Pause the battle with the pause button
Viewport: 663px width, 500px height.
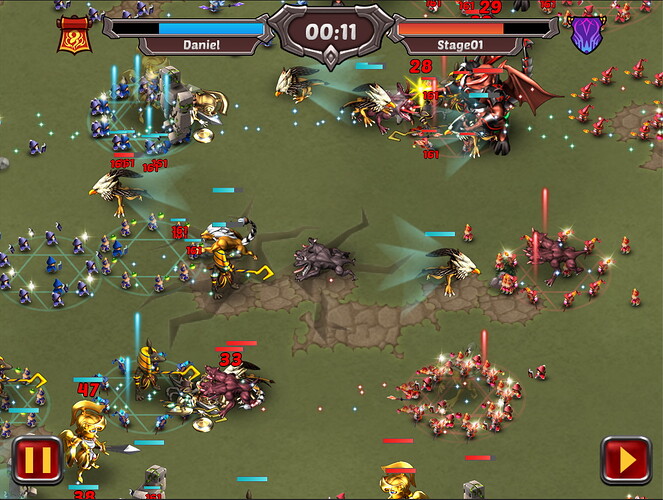[x=37, y=461]
